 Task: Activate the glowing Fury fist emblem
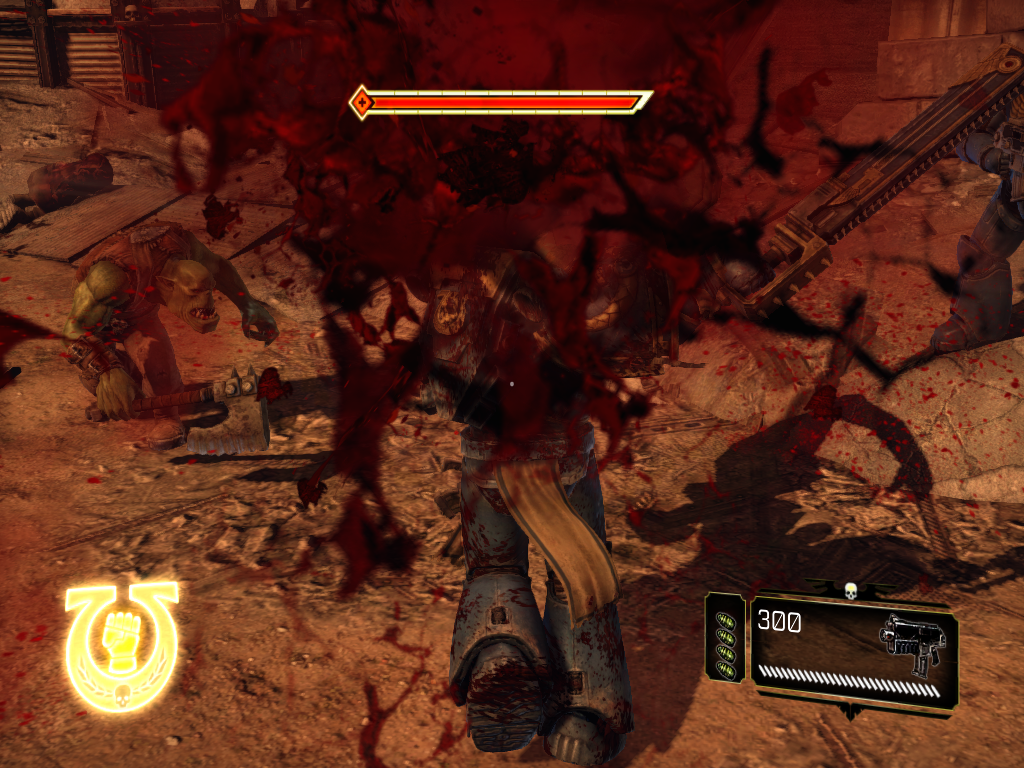[121, 645]
